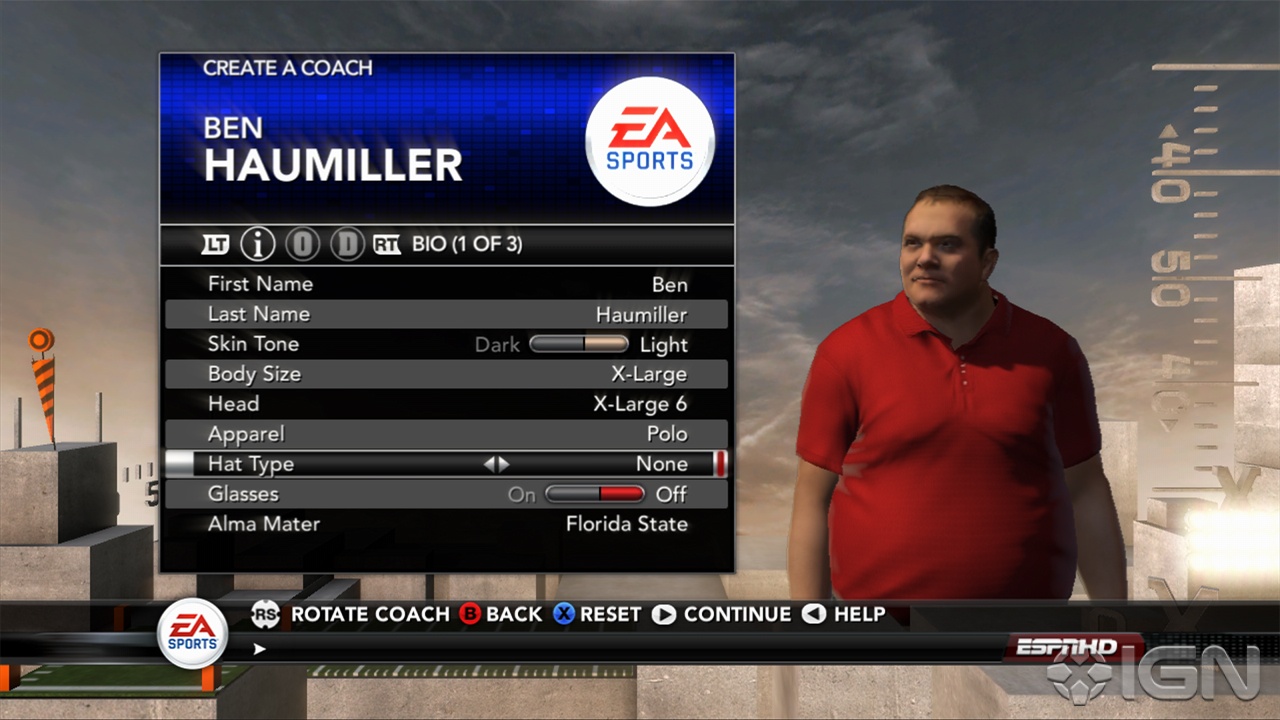The width and height of the screenshot is (1280, 720).
Task: Select the info (i) page icon
Action: (259, 243)
